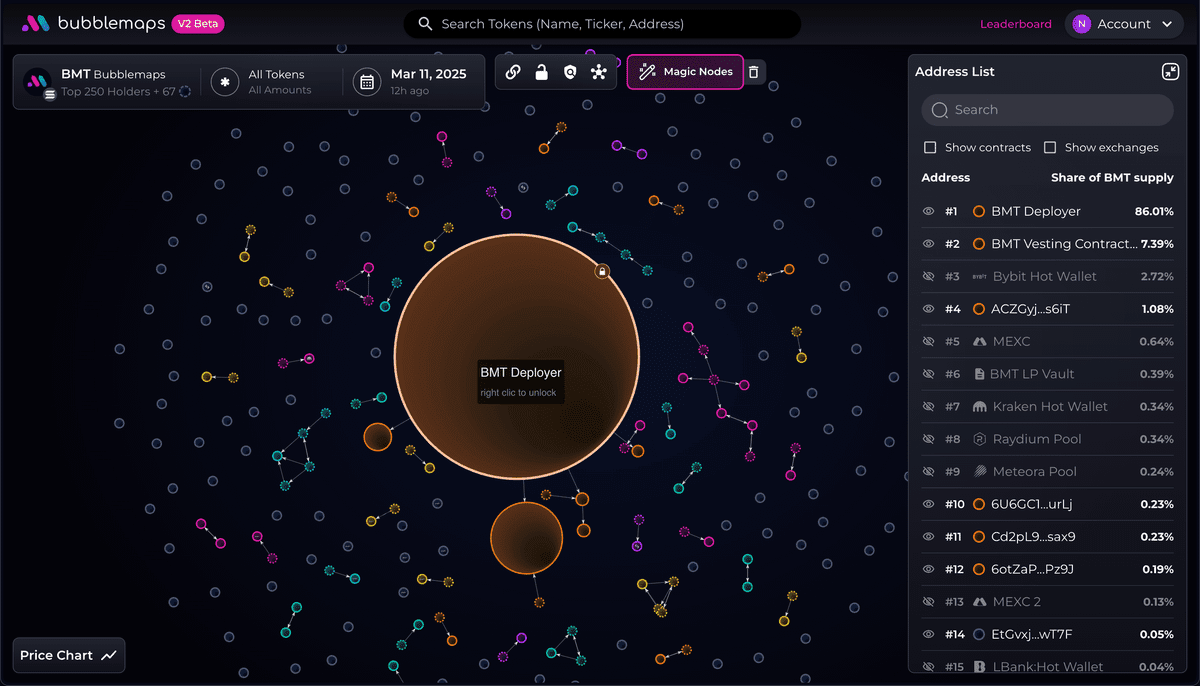Click the Address List search field

(1047, 110)
